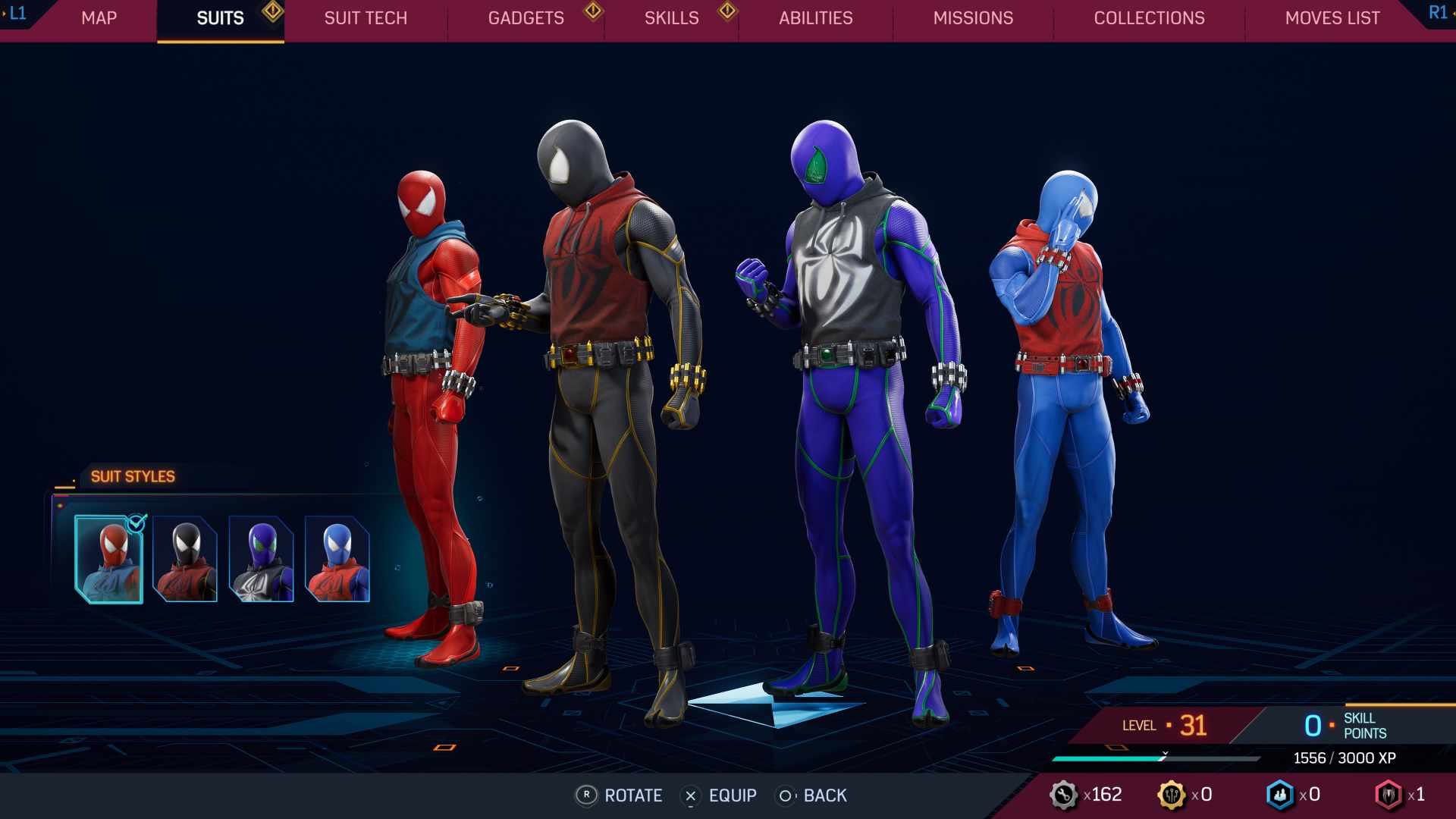1456x819 pixels.
Task: Click the blue hero token icon
Action: pos(1279,795)
